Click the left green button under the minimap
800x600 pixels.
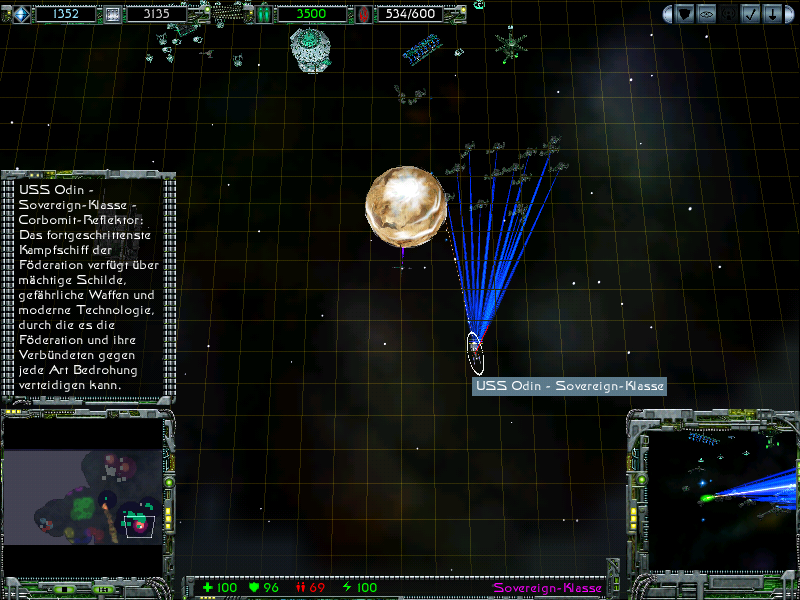point(62,588)
